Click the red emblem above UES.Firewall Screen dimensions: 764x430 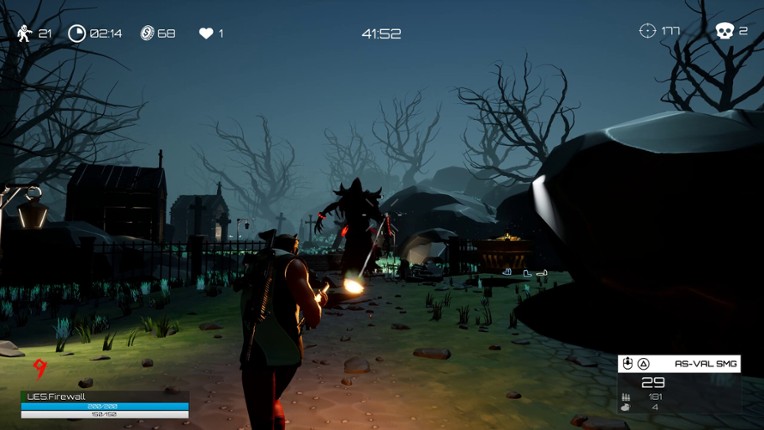point(39,370)
